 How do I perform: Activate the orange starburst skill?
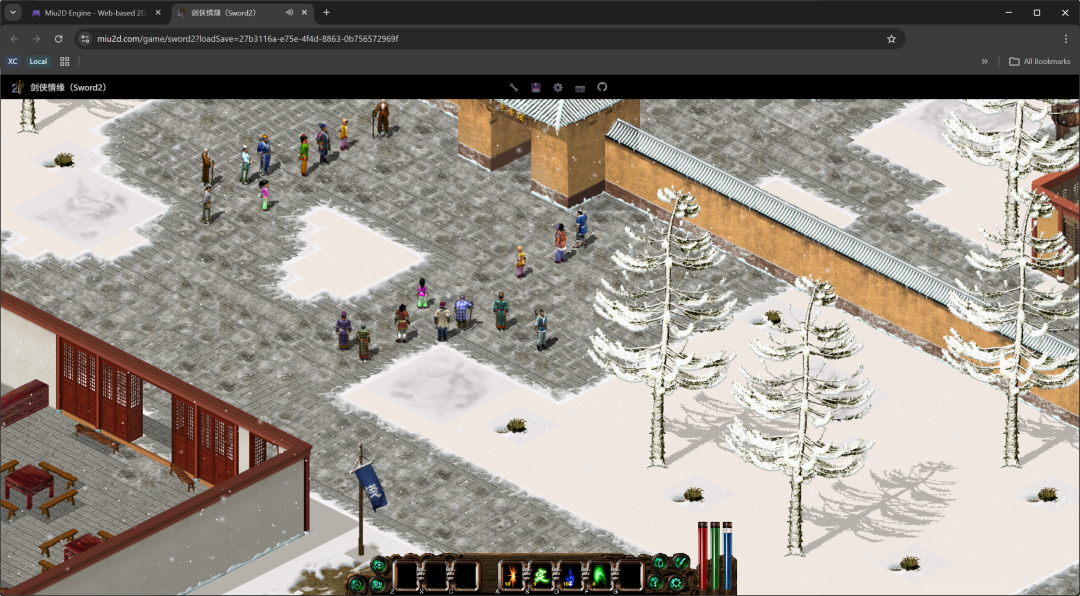tap(511, 576)
